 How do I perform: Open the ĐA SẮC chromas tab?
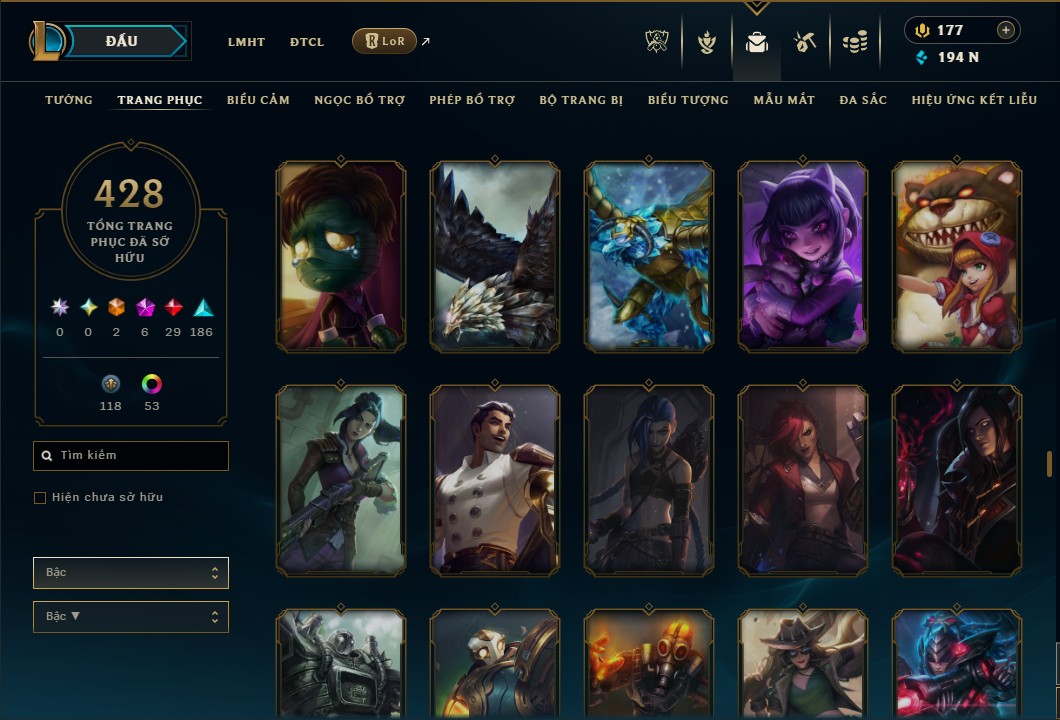click(863, 100)
